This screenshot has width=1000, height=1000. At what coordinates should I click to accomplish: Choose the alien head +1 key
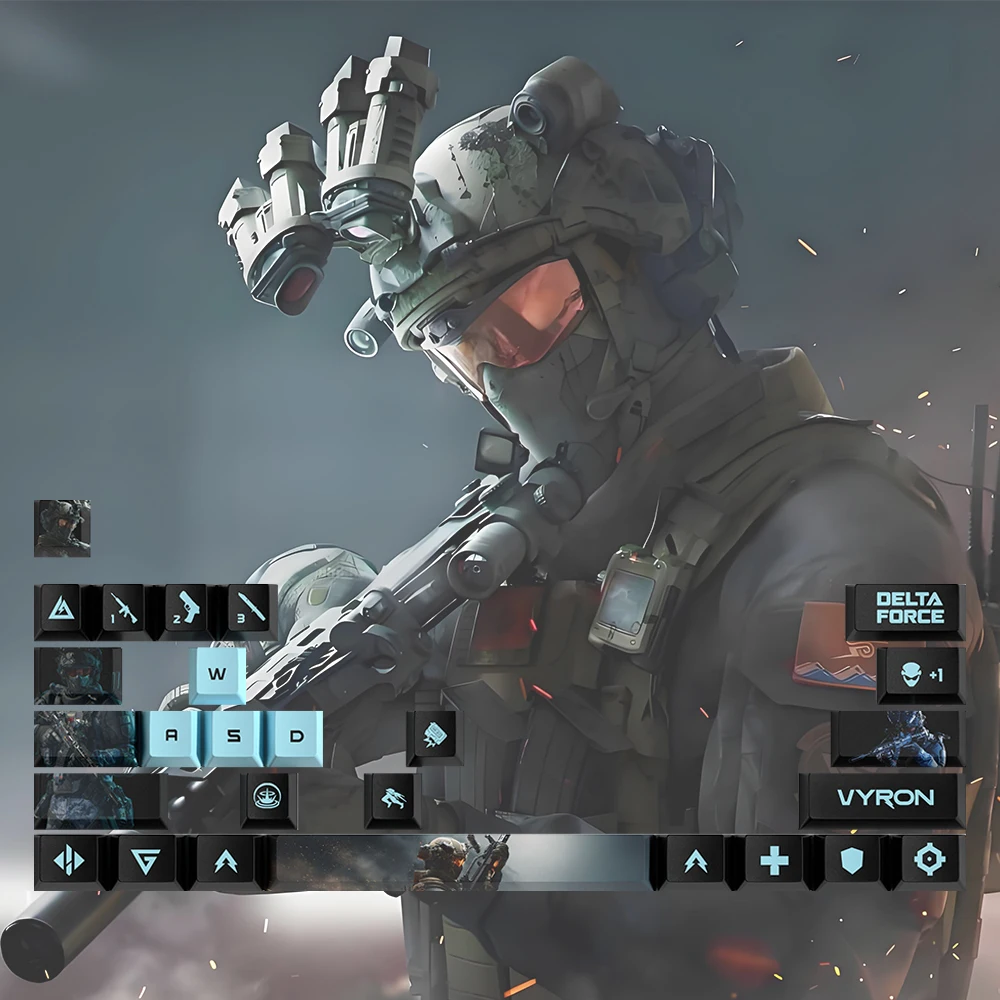(920, 674)
